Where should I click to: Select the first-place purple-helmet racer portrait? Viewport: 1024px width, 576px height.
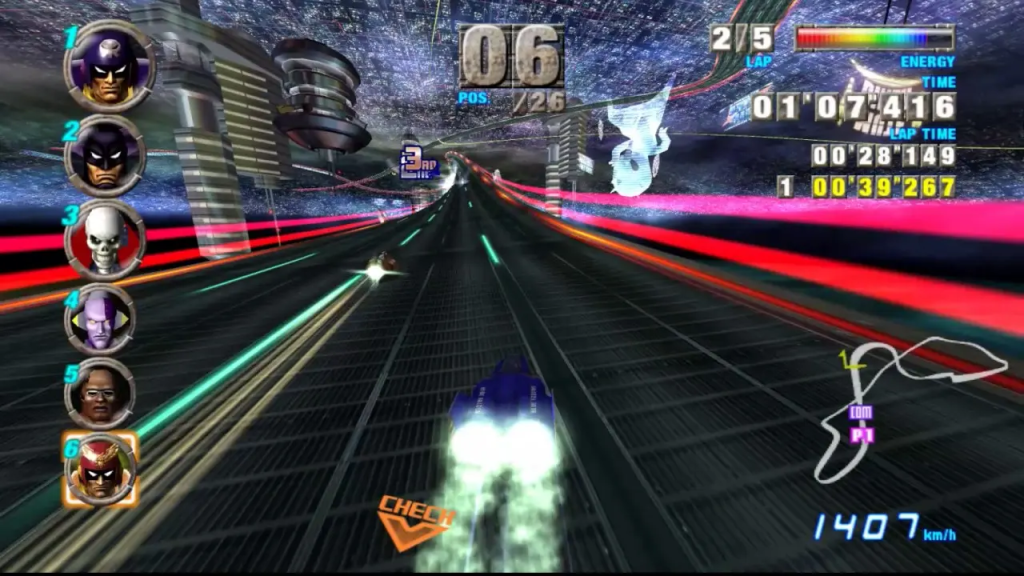click(x=108, y=66)
